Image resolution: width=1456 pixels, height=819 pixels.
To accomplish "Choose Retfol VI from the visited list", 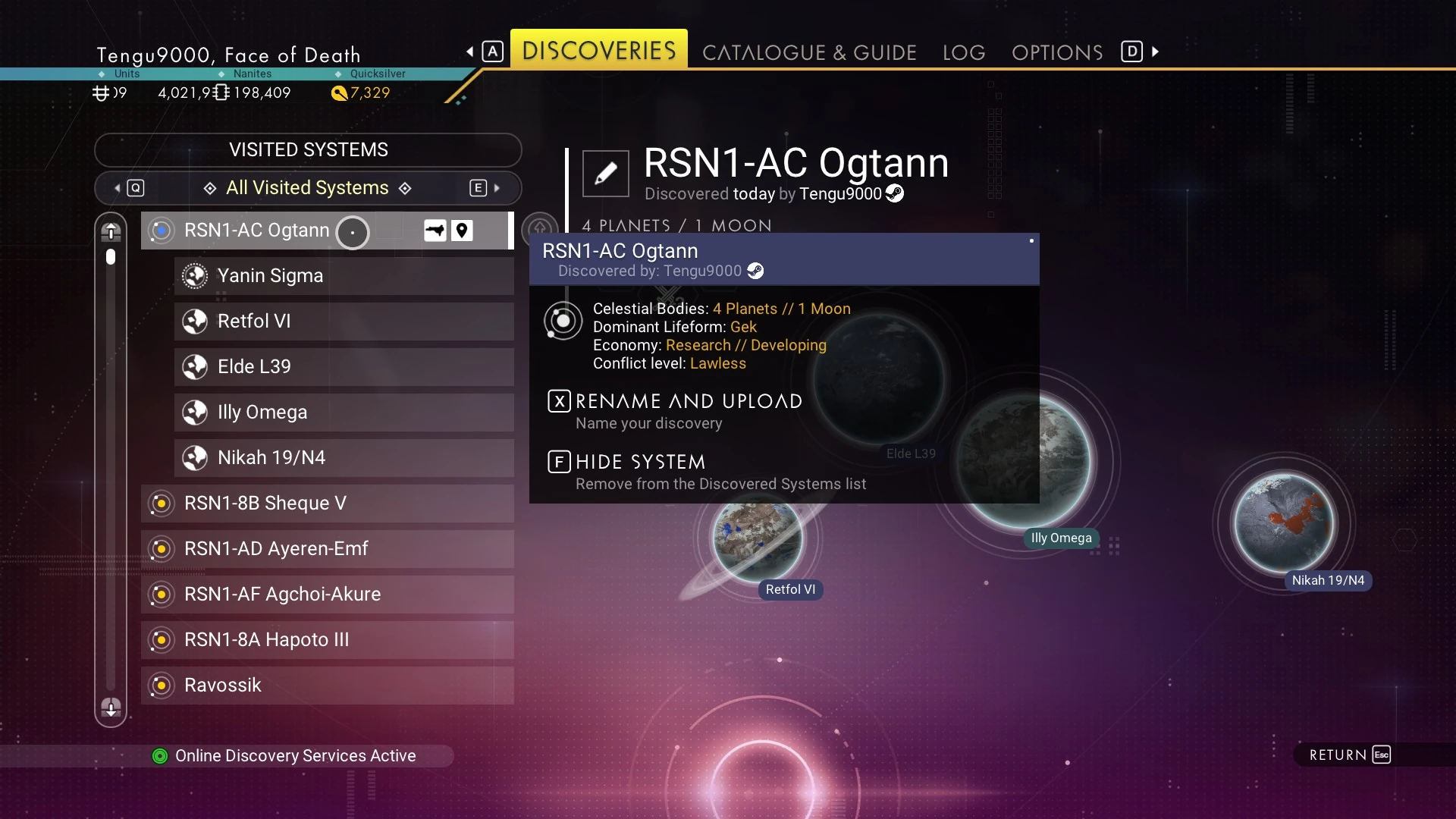I will (344, 322).
